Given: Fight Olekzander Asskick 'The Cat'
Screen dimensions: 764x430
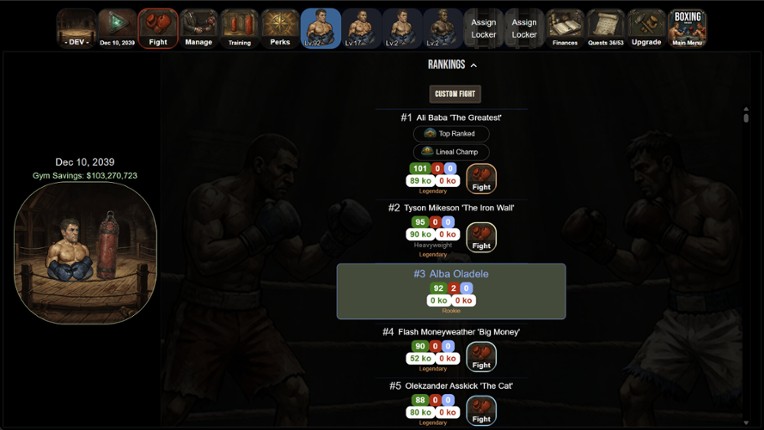Looking at the screenshot, I should click(481, 410).
